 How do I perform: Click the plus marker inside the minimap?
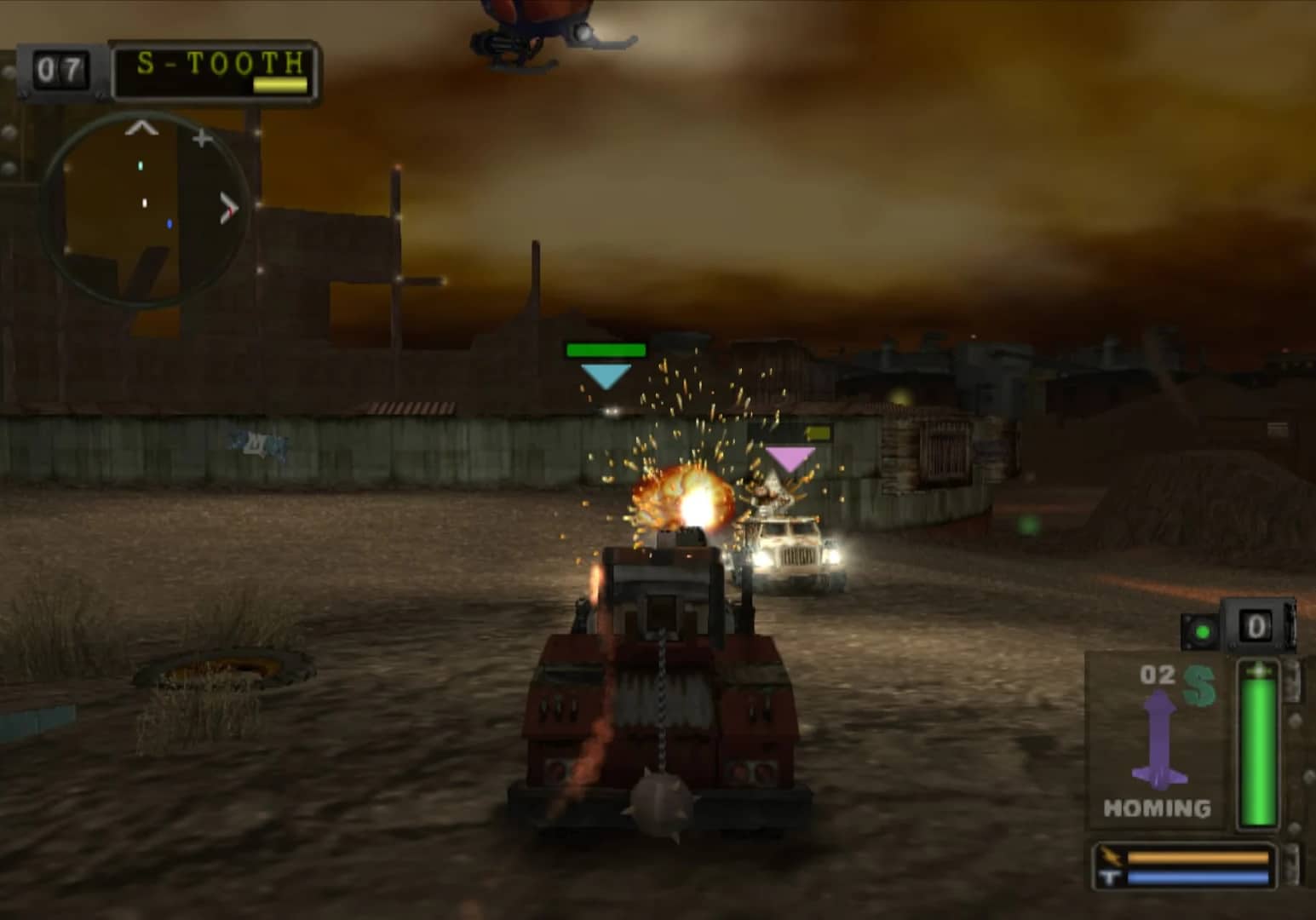click(202, 139)
